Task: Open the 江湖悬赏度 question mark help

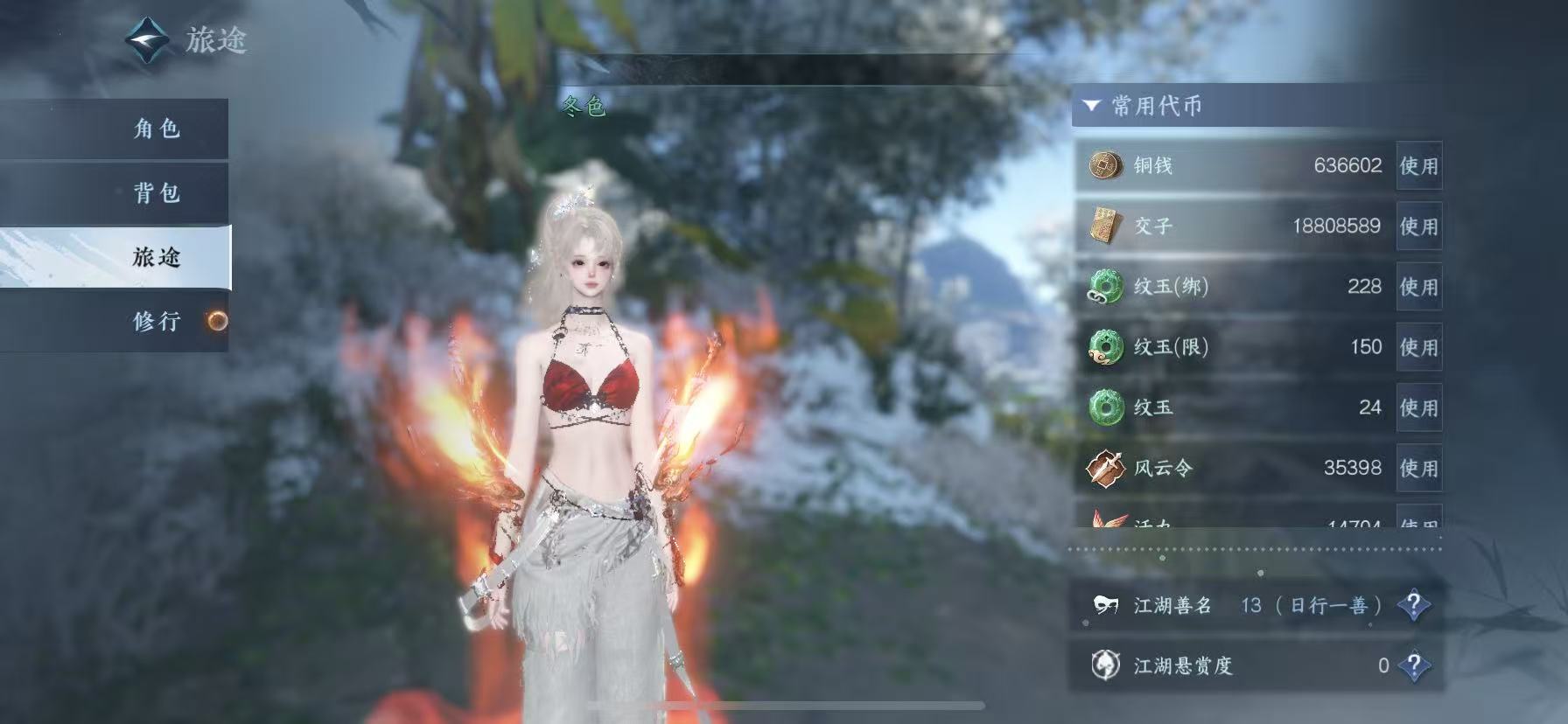Action: pos(1413,665)
